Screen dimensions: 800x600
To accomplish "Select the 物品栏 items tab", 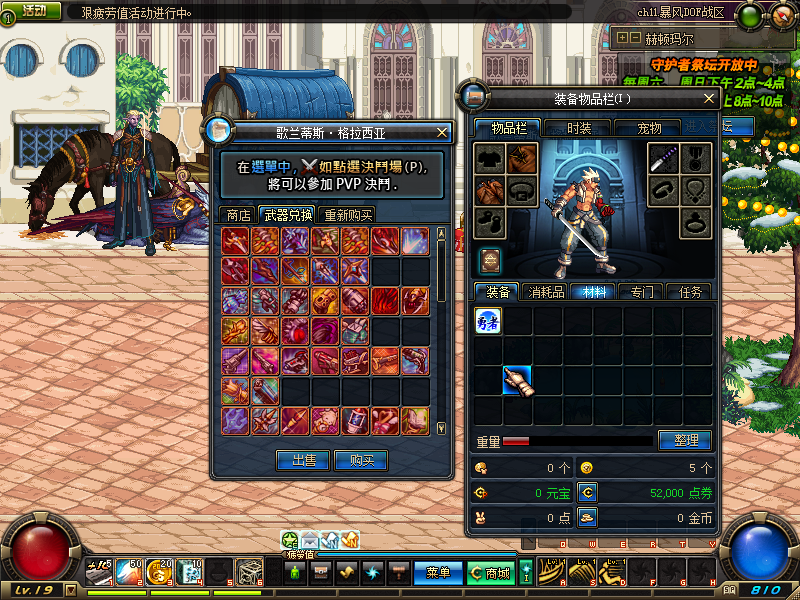I will [507, 128].
